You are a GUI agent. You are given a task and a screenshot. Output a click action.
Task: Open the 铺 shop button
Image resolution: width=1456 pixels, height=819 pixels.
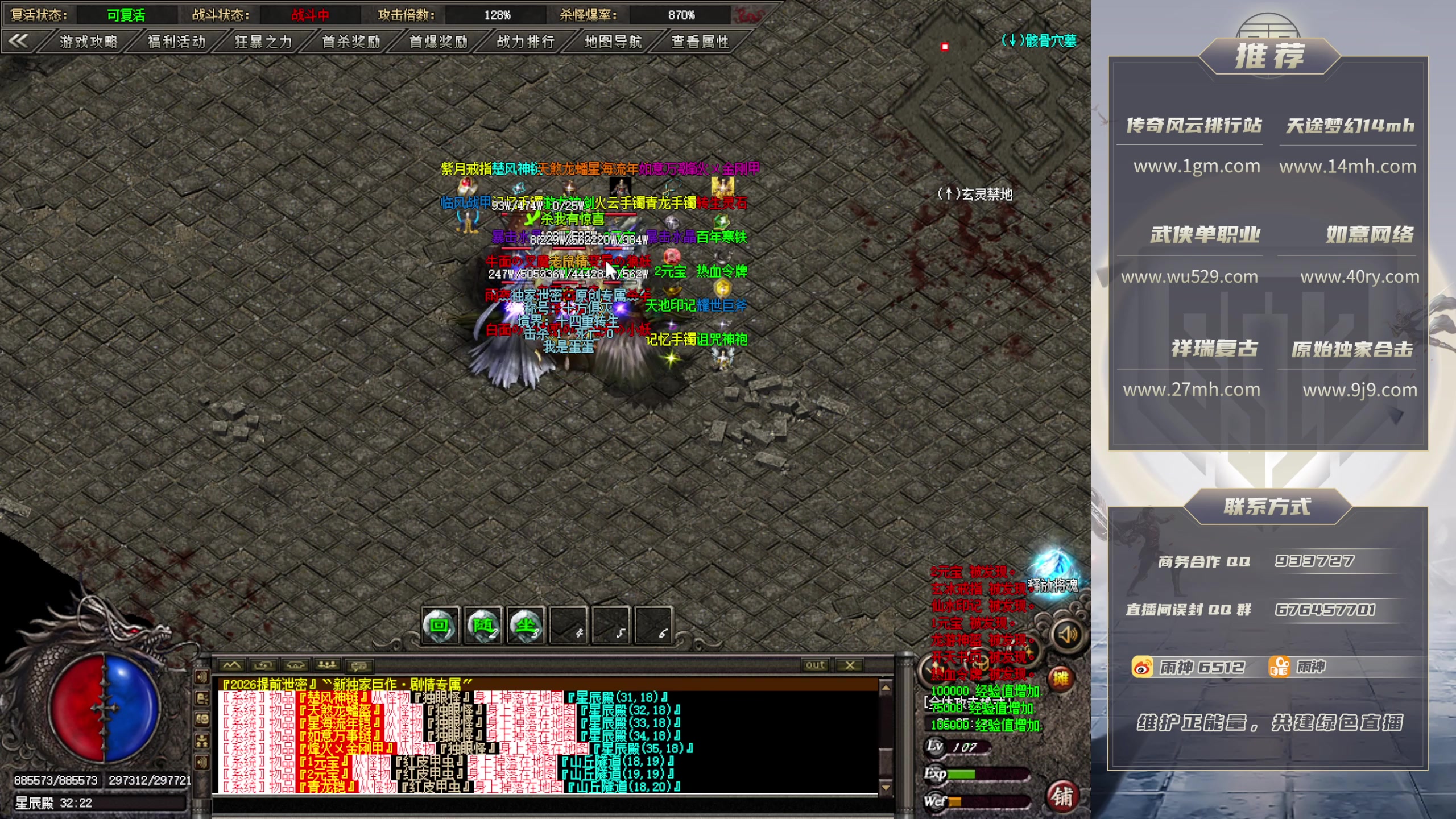point(1062,797)
